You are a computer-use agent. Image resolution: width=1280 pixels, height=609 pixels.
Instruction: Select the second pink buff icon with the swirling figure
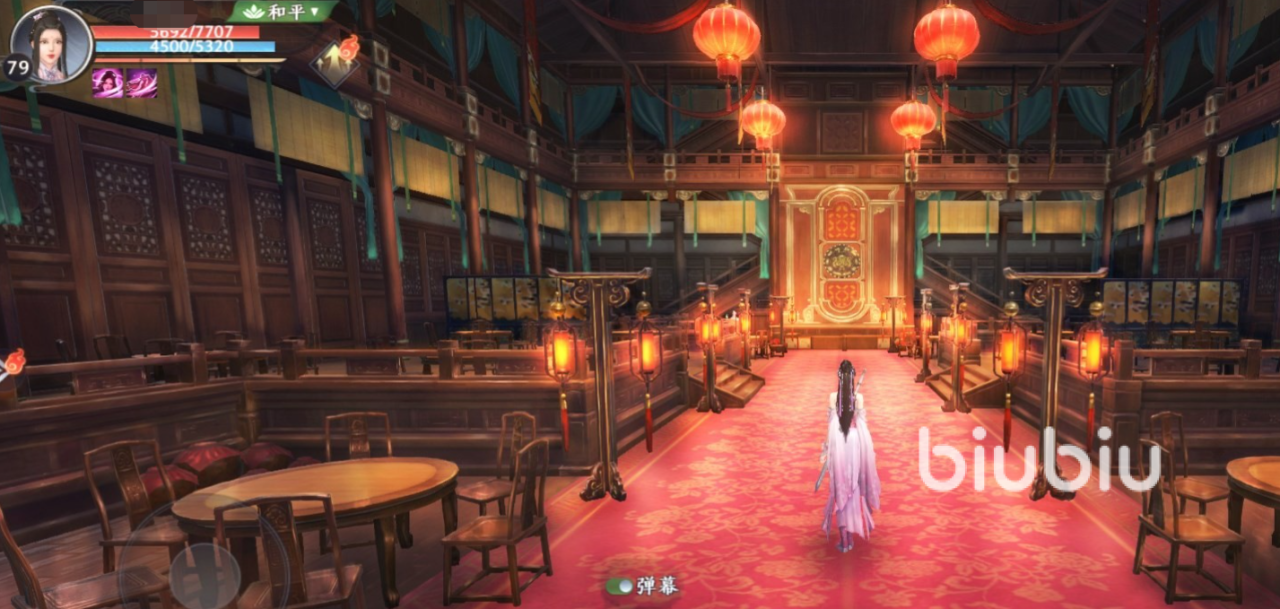click(141, 83)
